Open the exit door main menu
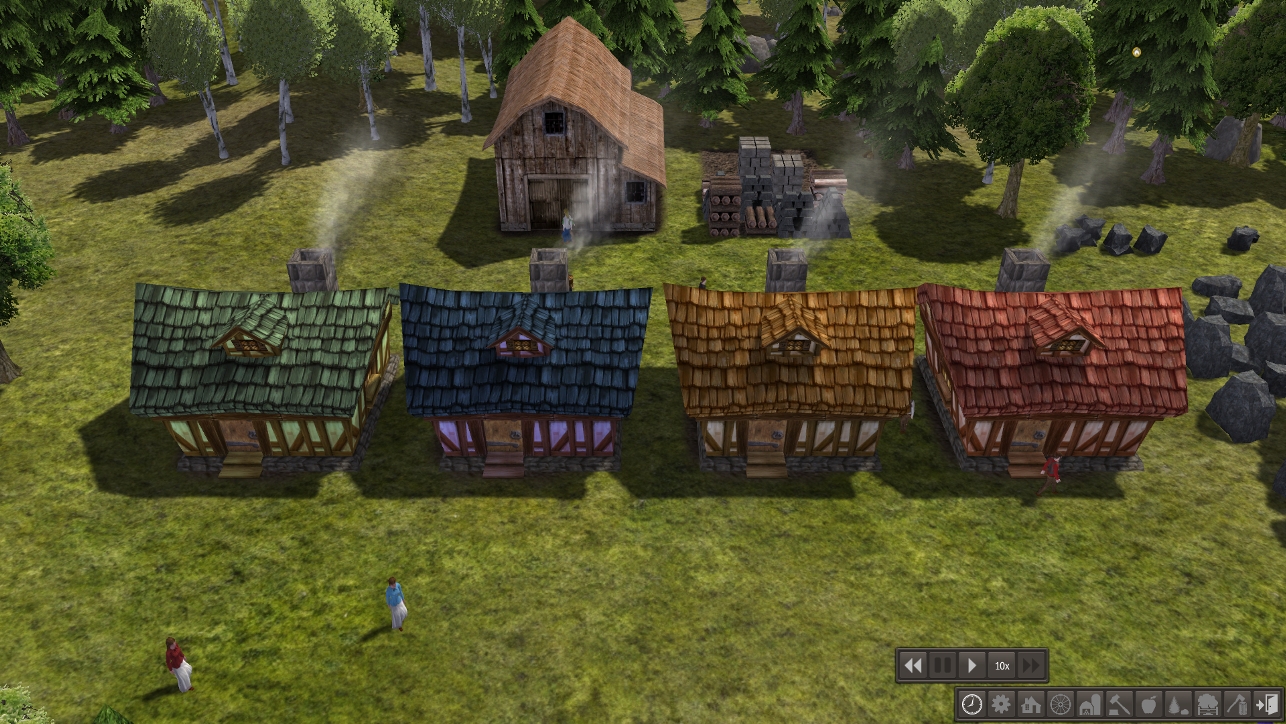The width and height of the screenshot is (1286, 724). (1267, 704)
